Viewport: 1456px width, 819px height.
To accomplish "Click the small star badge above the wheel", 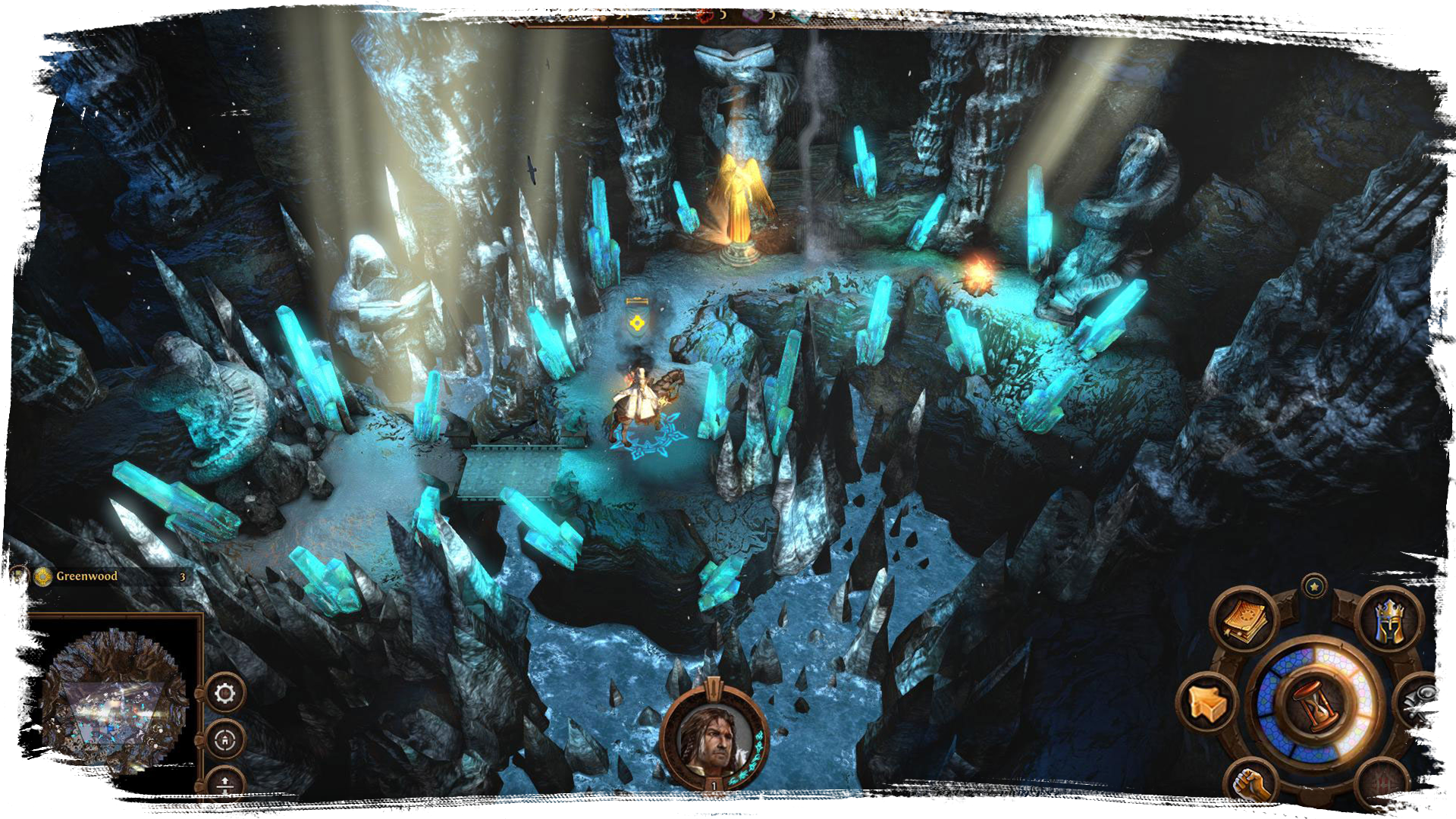I will (x=1314, y=586).
